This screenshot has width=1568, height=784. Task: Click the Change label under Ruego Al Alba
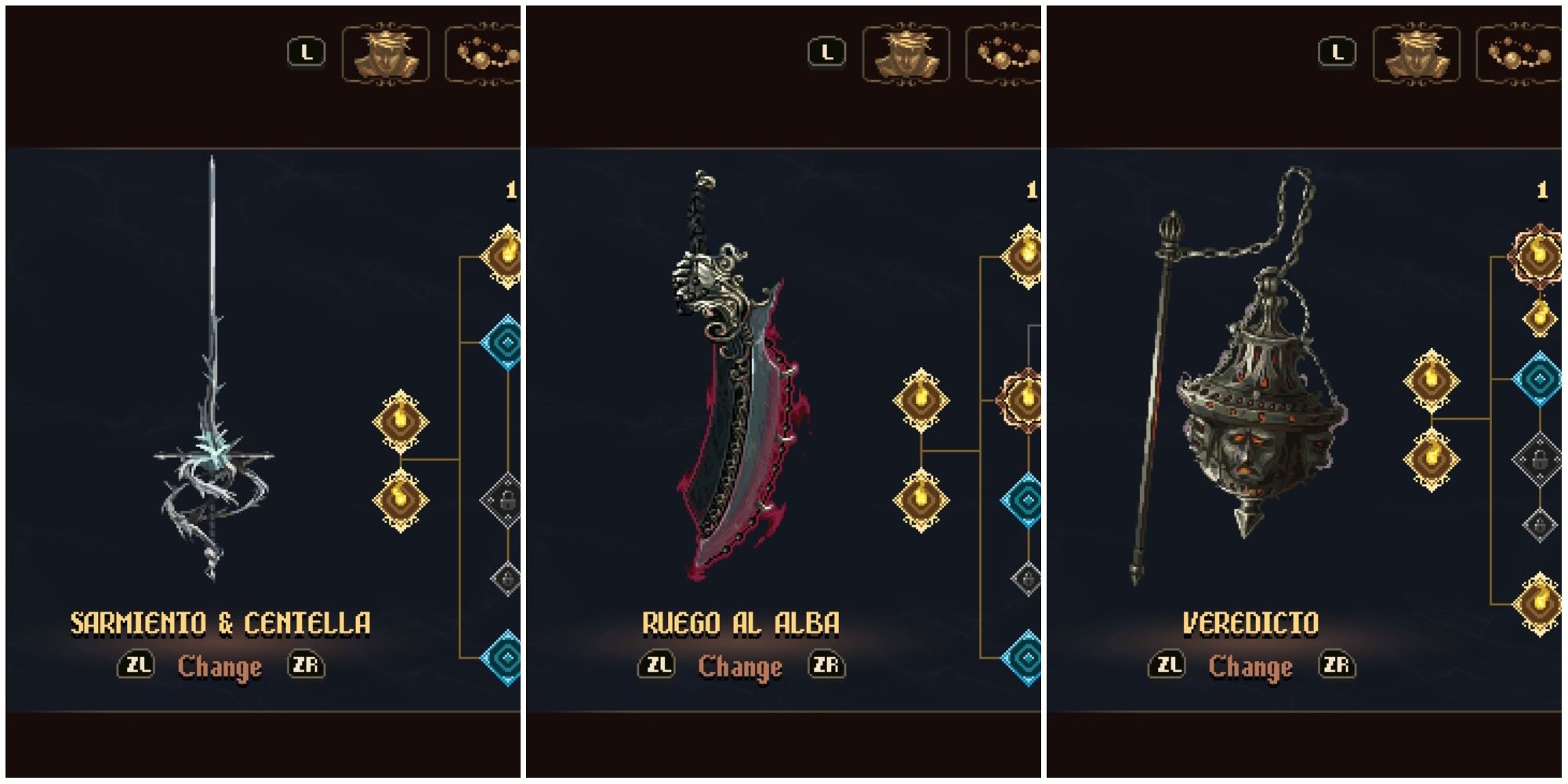[740, 666]
